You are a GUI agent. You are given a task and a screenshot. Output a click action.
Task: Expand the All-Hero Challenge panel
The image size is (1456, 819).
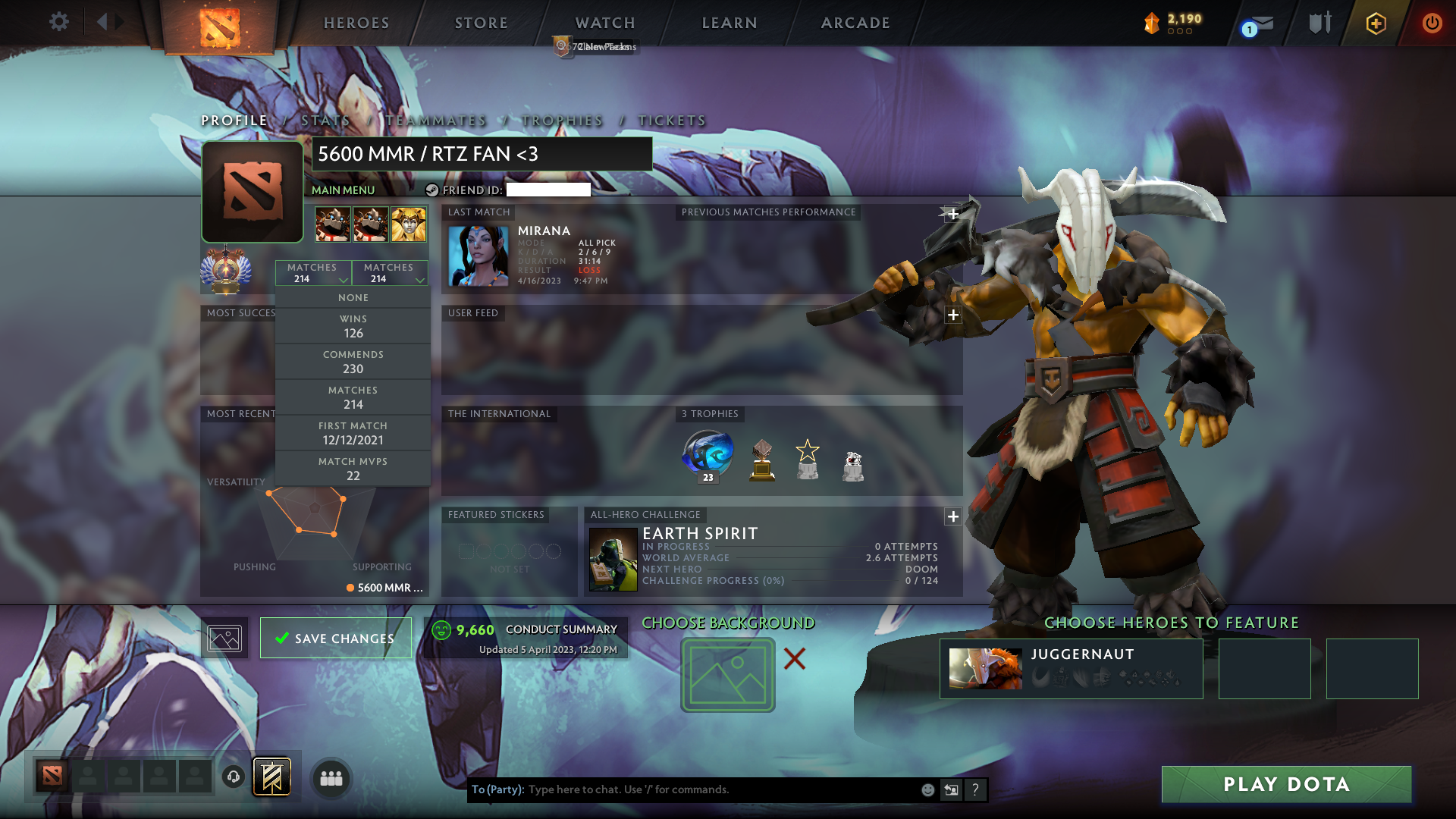tap(952, 516)
